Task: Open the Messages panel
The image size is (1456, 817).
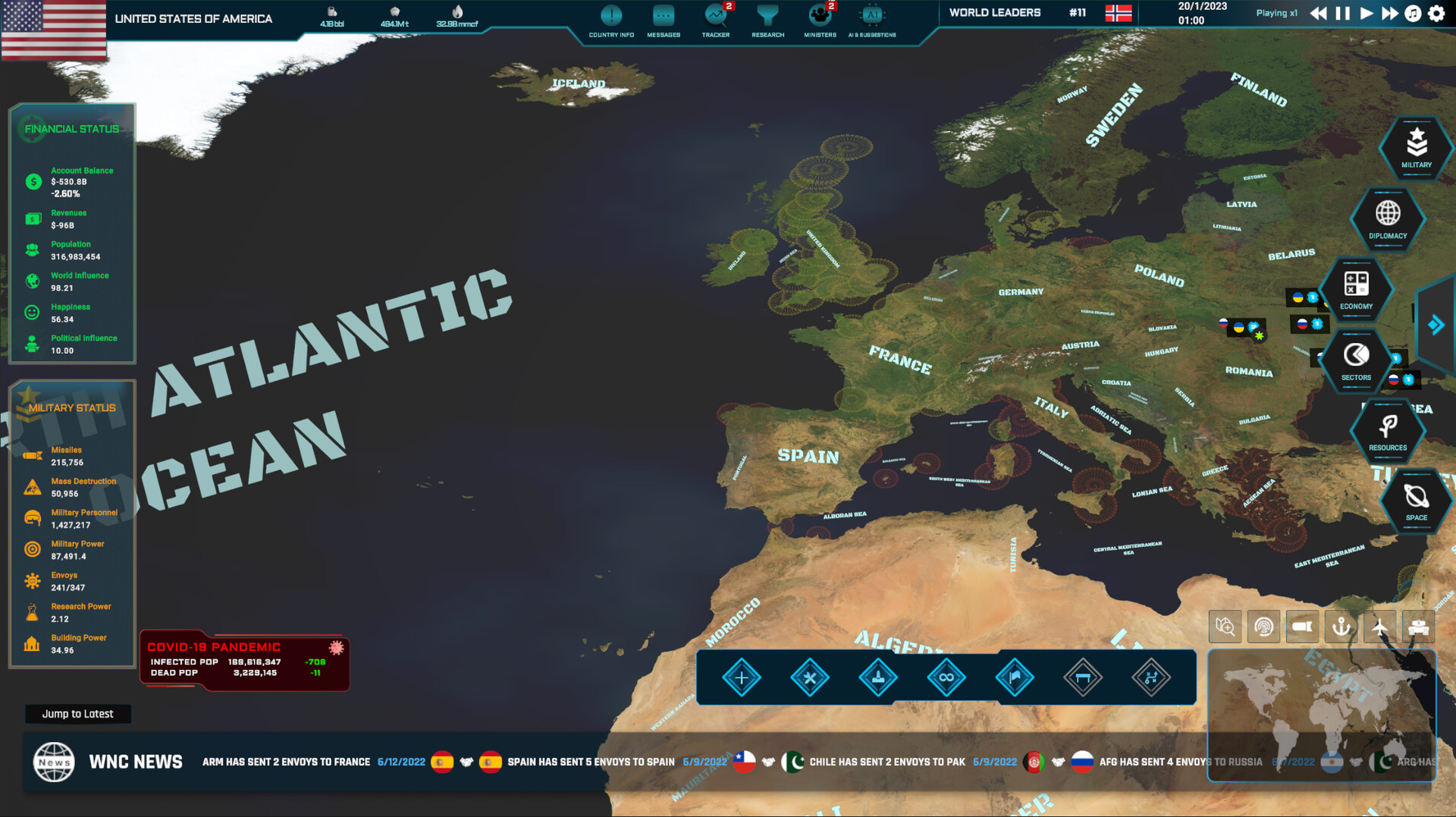Action: point(663,19)
